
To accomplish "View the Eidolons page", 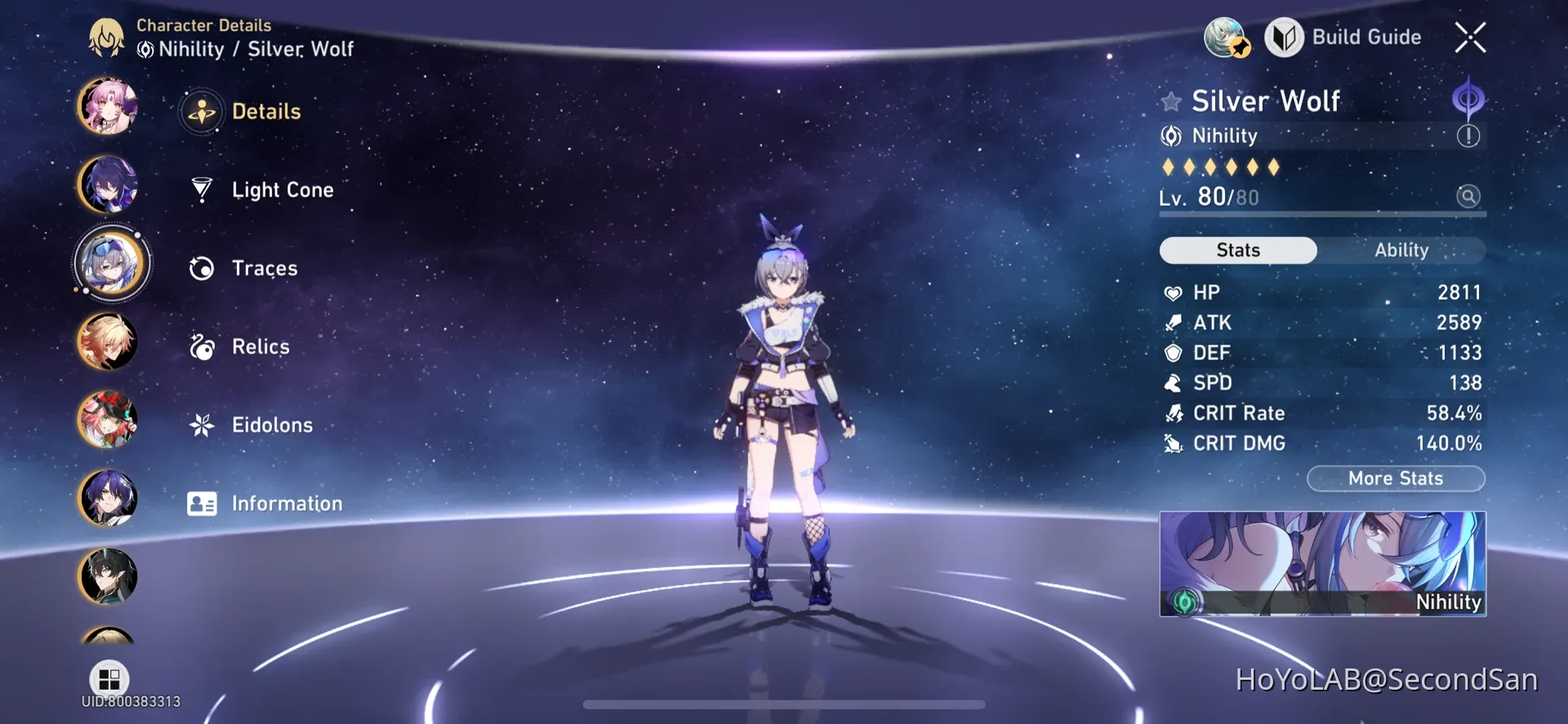I will click(272, 425).
